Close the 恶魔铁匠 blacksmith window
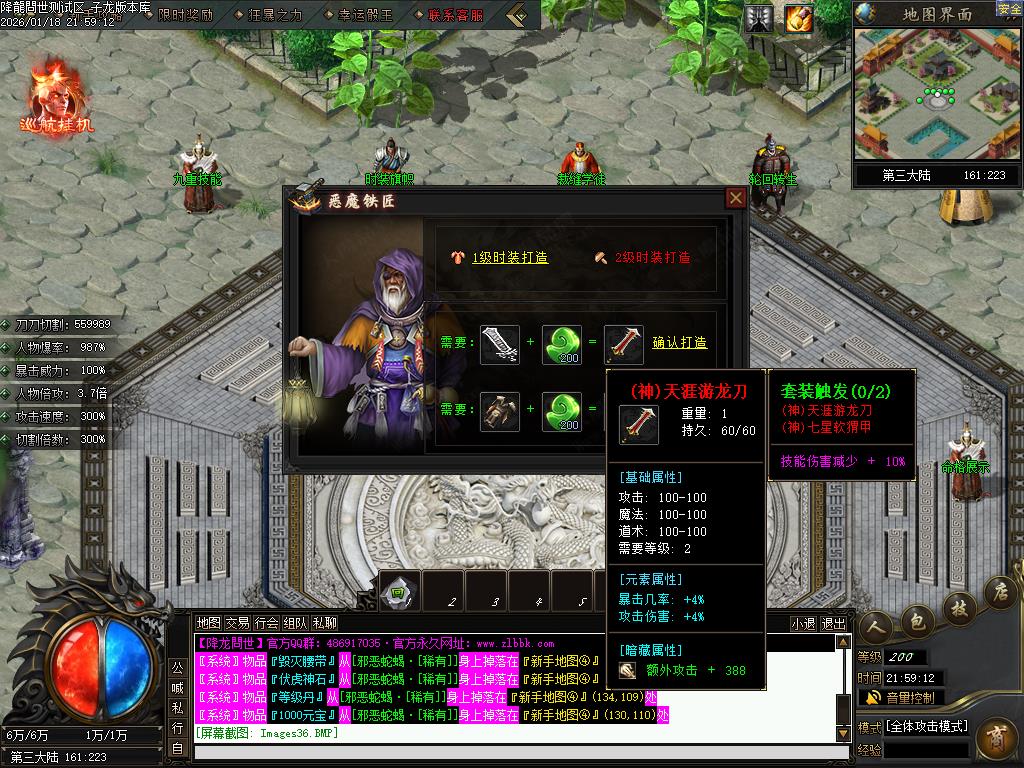The image size is (1024, 768). [736, 198]
